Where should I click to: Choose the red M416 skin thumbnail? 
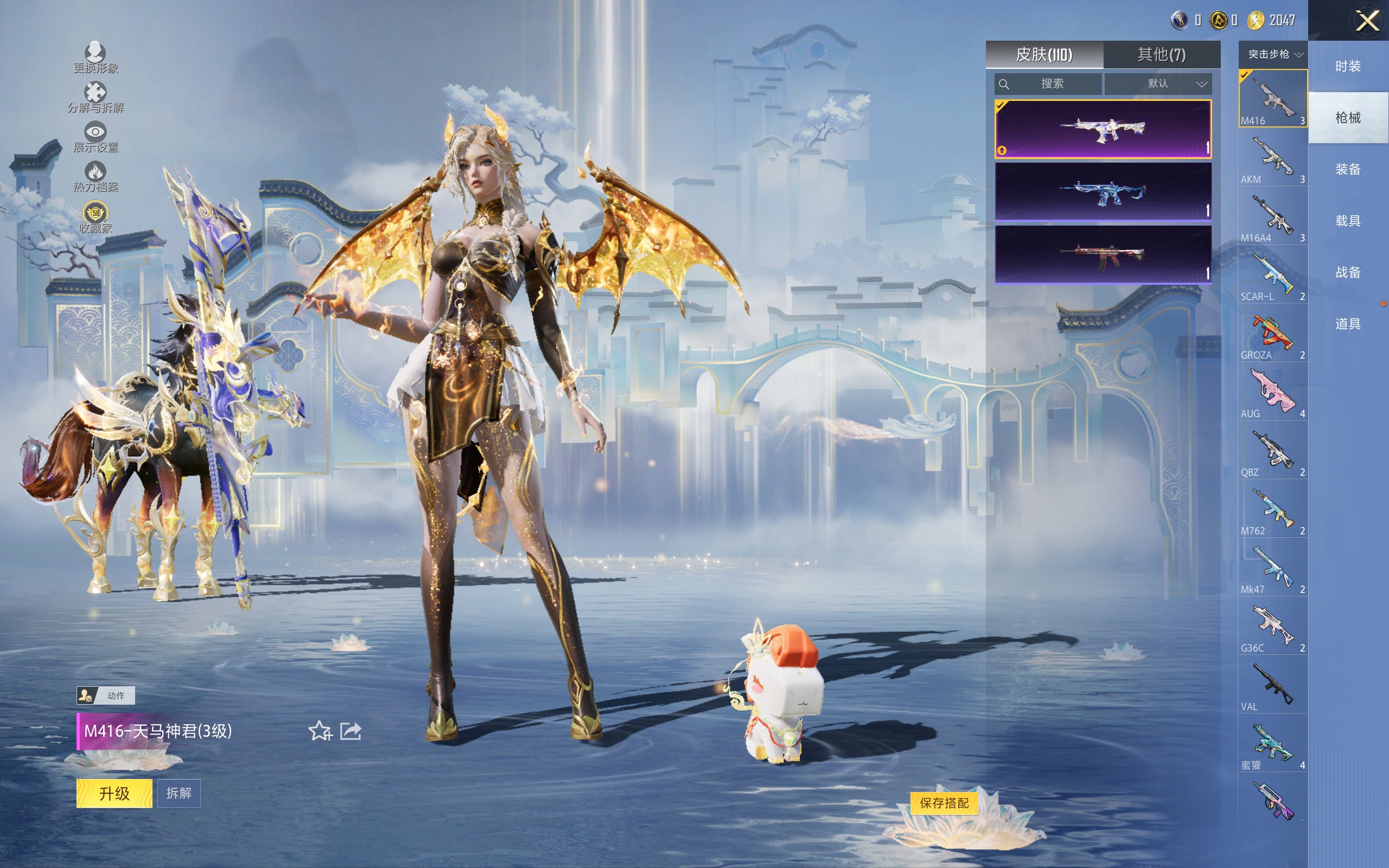(x=1103, y=254)
